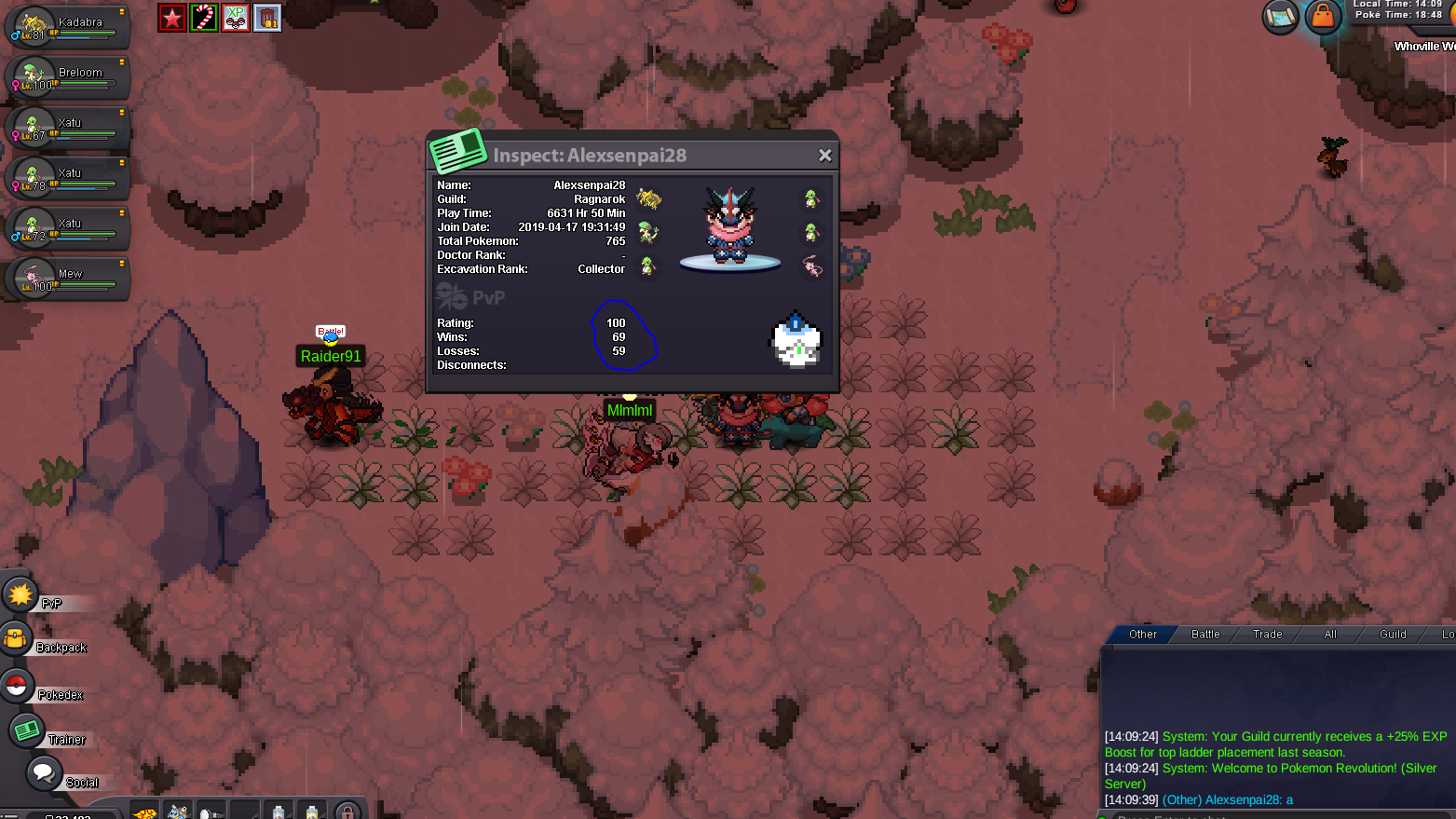This screenshot has width=1456, height=819.
Task: Switch to the Trade chat tab
Action: 1267,635
